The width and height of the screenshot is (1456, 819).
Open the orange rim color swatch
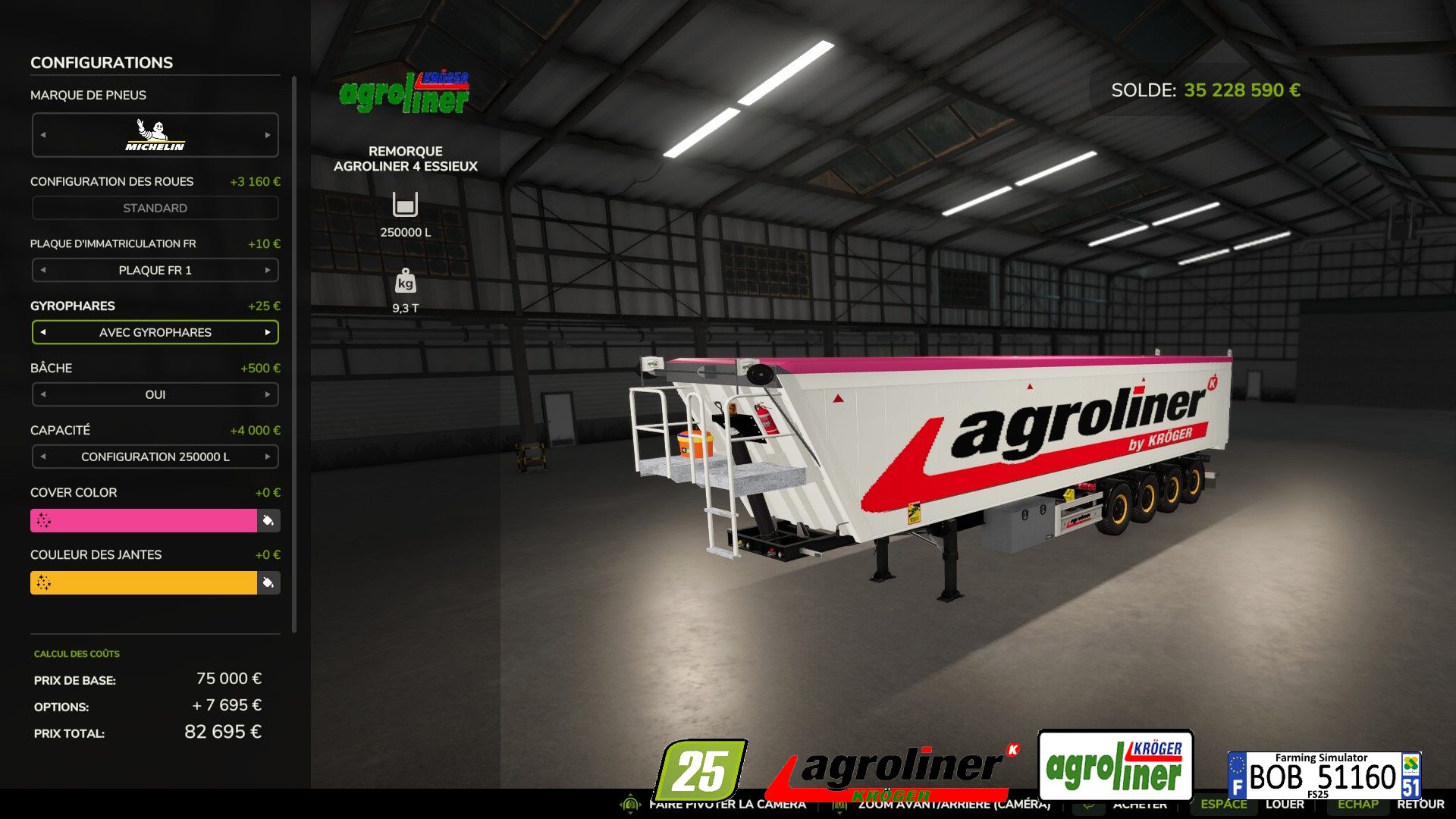[x=143, y=582]
